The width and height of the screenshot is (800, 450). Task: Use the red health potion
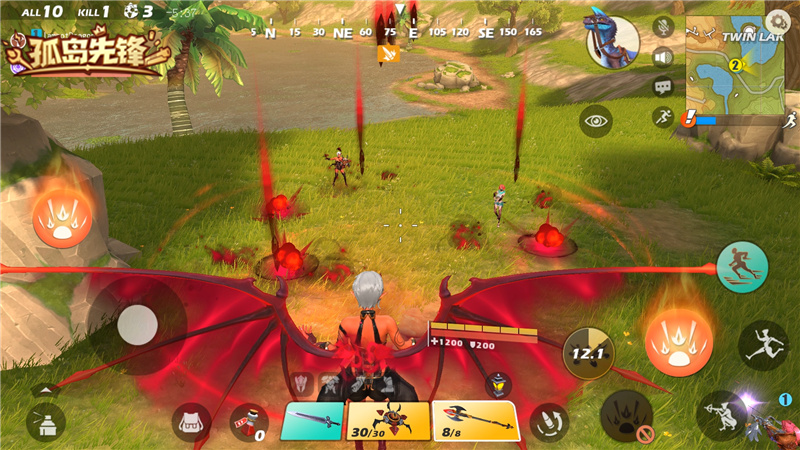[x=248, y=422]
